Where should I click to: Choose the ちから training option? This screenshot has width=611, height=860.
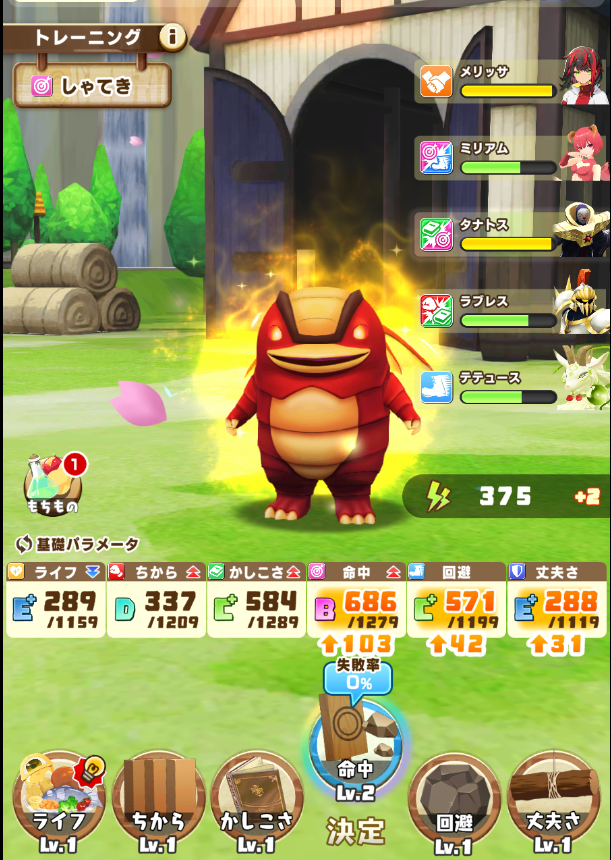(x=158, y=798)
